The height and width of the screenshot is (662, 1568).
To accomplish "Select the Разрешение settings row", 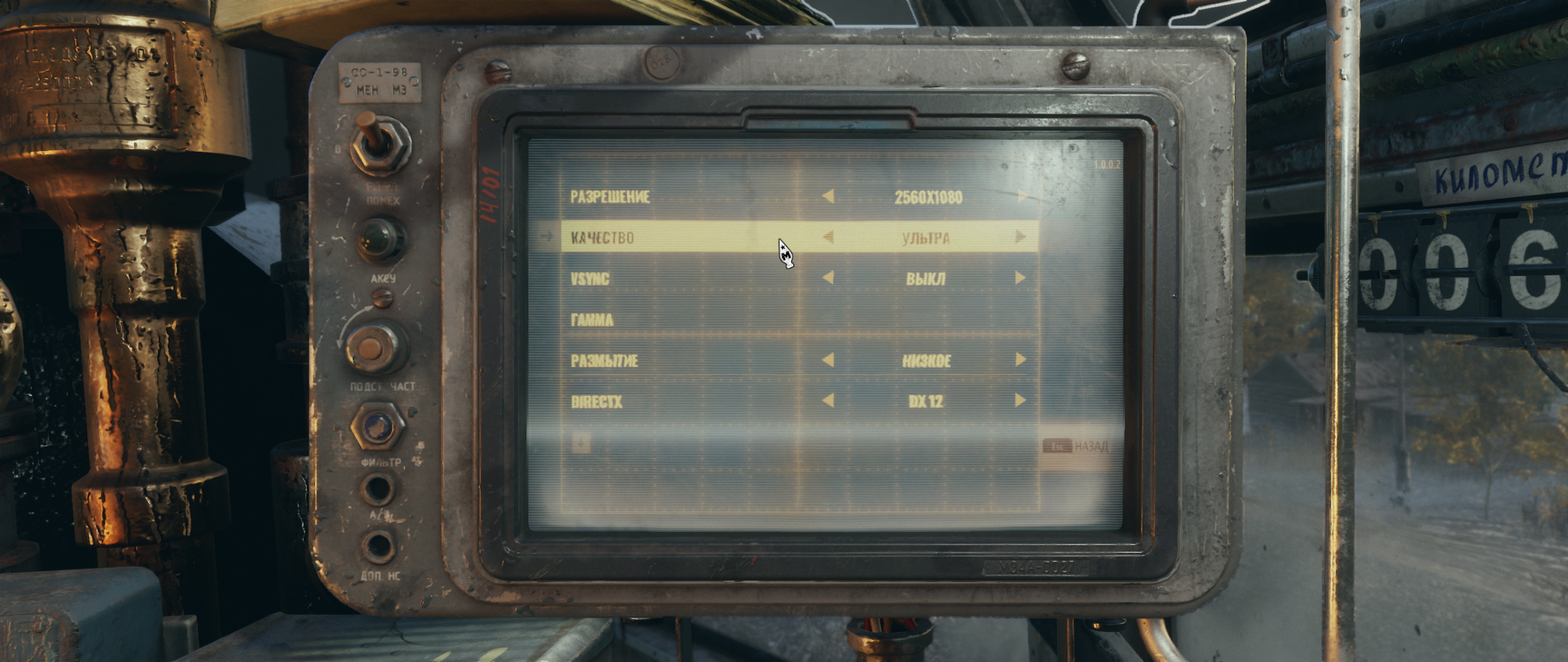I will (610, 197).
